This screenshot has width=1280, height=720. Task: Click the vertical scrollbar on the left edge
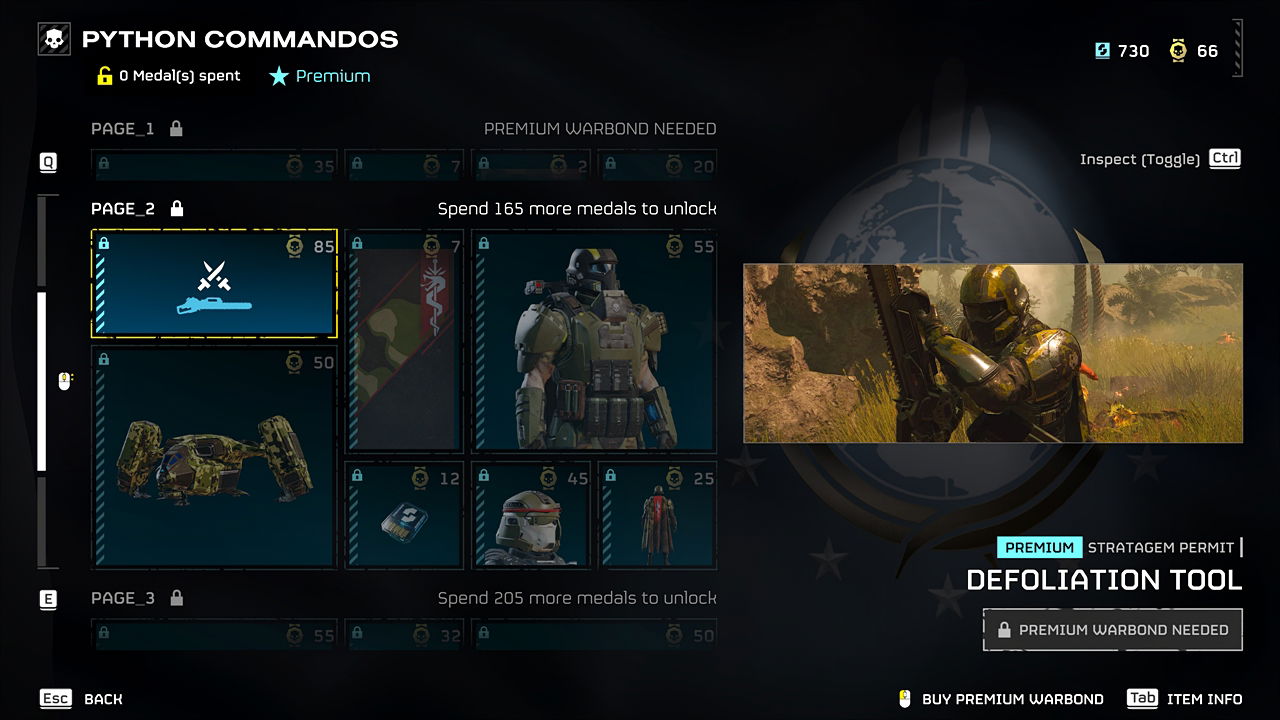point(42,380)
